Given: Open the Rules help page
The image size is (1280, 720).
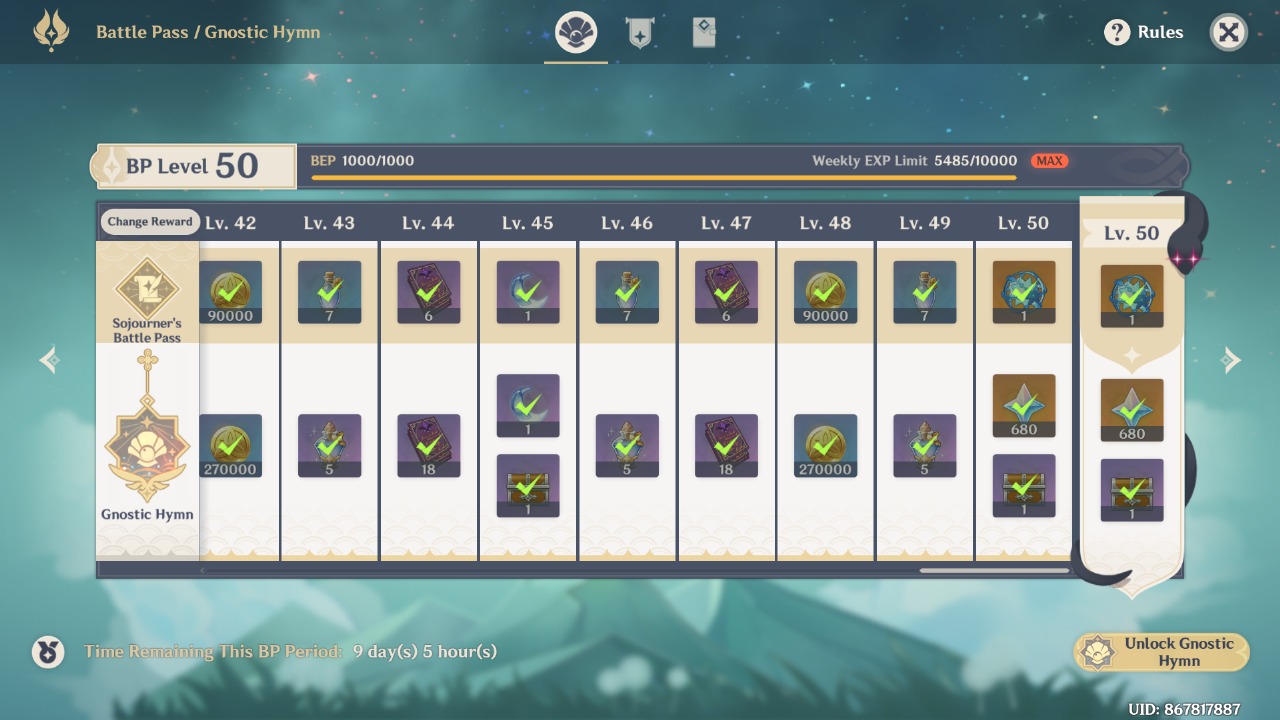Looking at the screenshot, I should point(1144,33).
